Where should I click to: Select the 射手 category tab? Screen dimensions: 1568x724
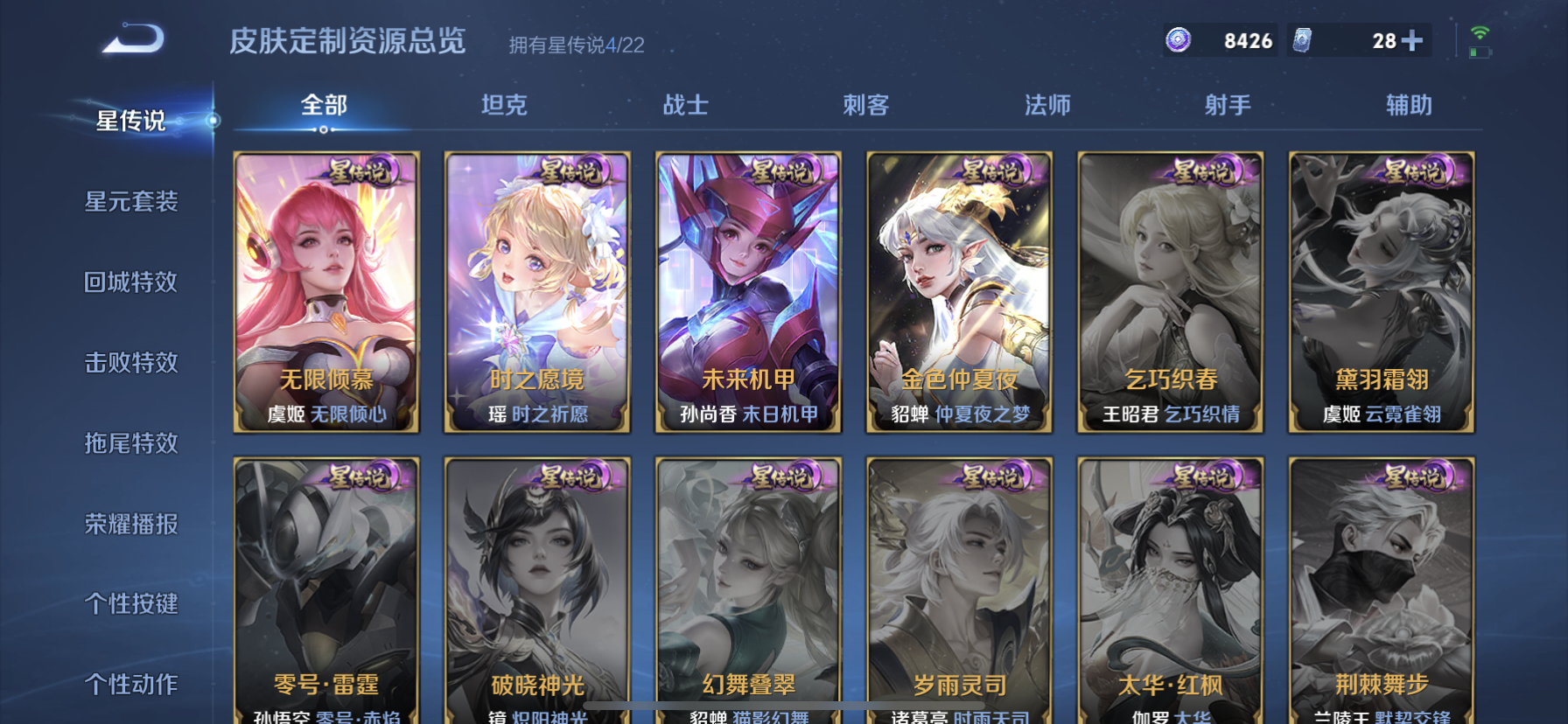coord(1228,105)
